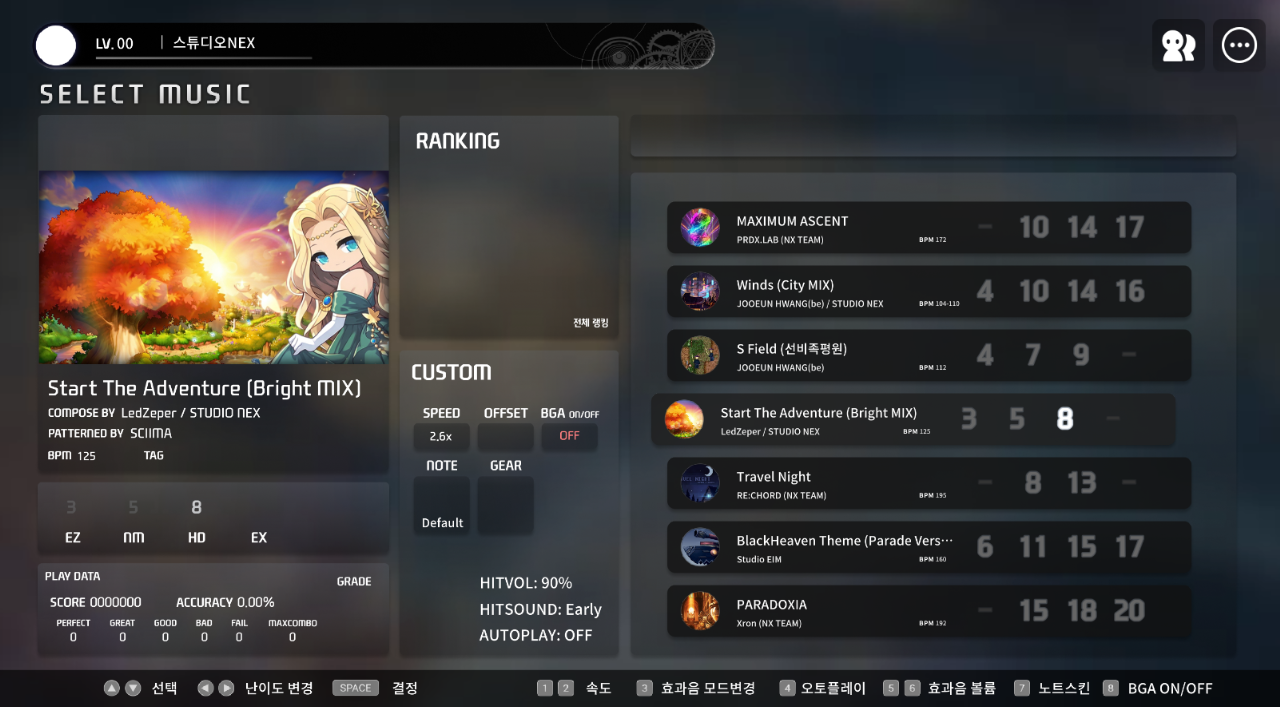Switch to the NM difficulty
The height and width of the screenshot is (707, 1280).
[x=134, y=521]
